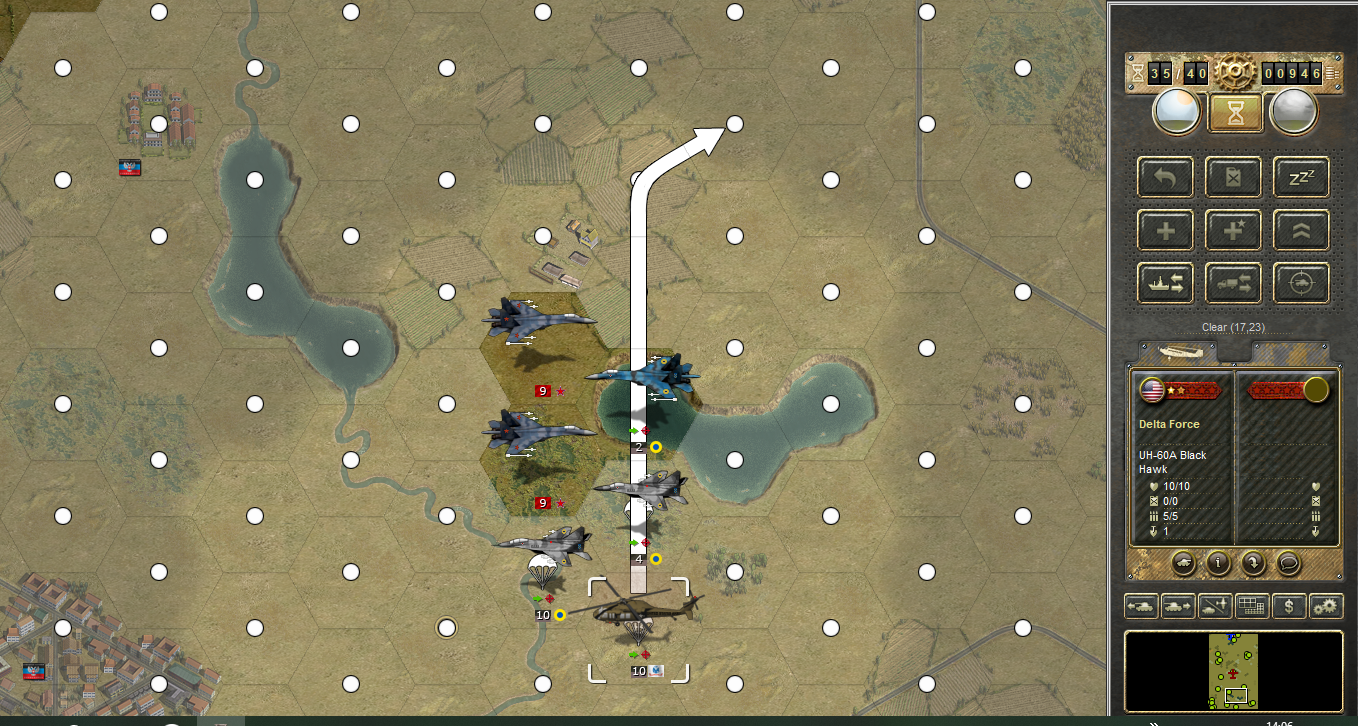Open the purchase screen with dollar button
Screen dimensions: 1358x726
click(x=1290, y=606)
